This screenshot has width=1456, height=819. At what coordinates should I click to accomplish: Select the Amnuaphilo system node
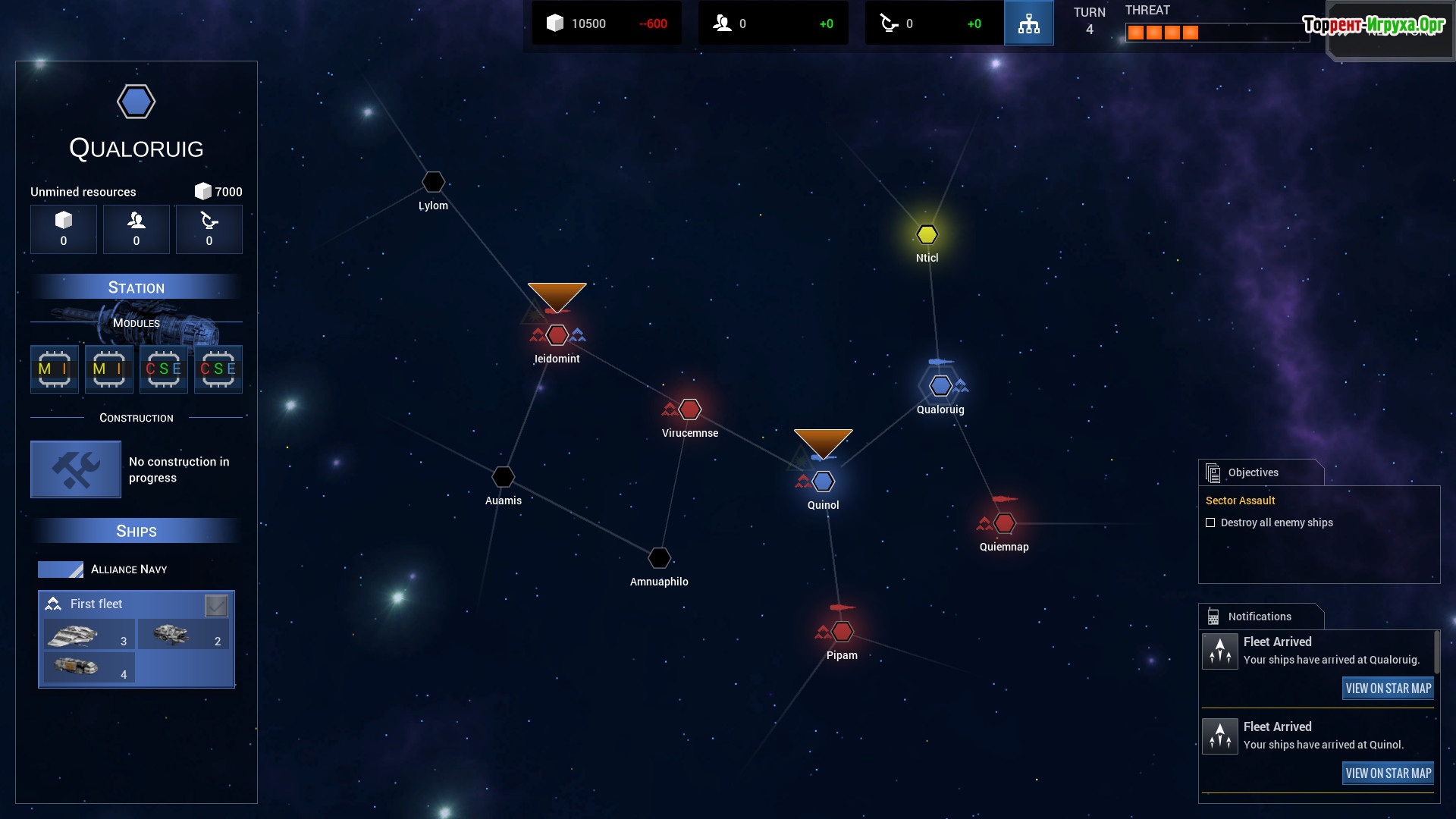point(660,557)
